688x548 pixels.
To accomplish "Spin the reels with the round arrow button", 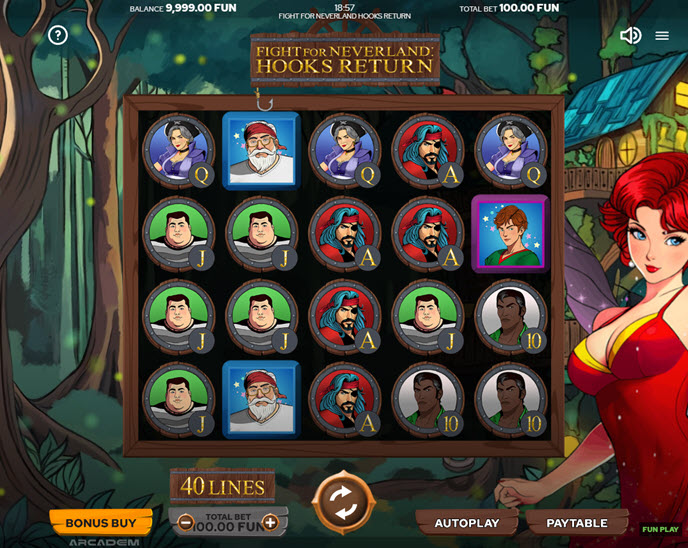I will [x=344, y=502].
